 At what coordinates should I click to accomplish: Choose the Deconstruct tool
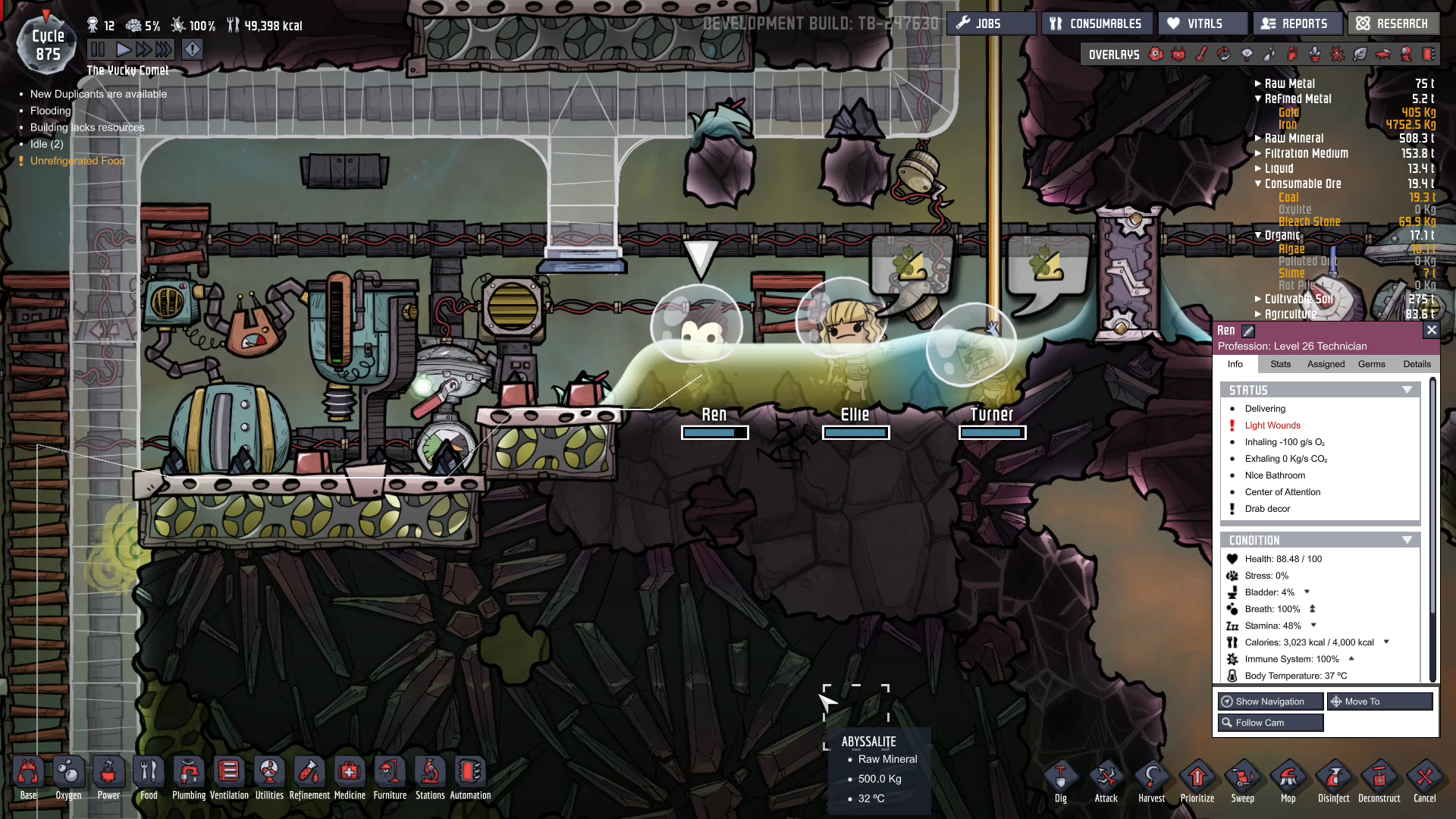(x=1379, y=780)
